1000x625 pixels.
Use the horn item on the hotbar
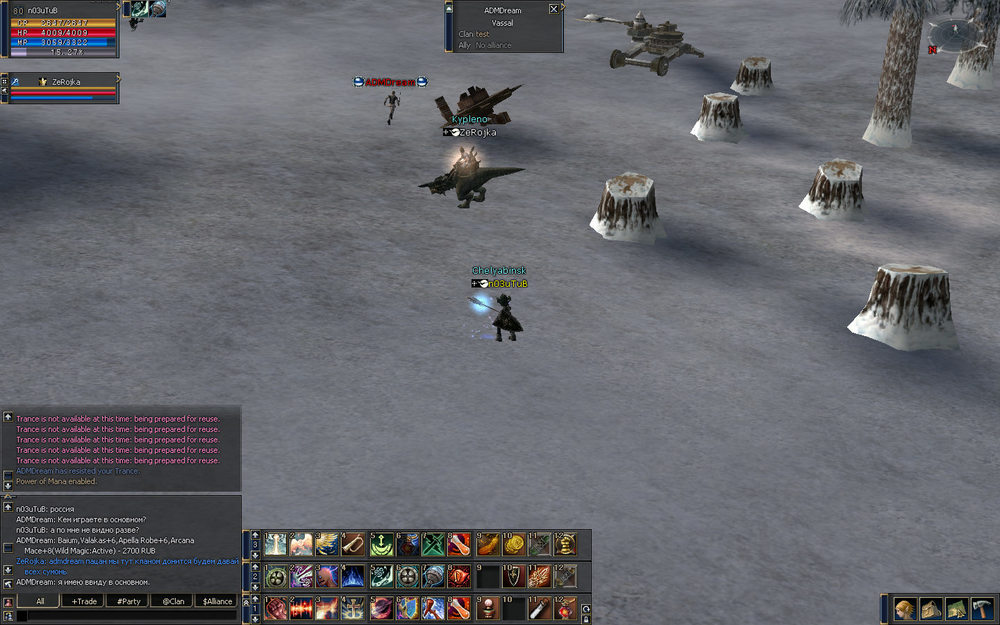(x=354, y=544)
